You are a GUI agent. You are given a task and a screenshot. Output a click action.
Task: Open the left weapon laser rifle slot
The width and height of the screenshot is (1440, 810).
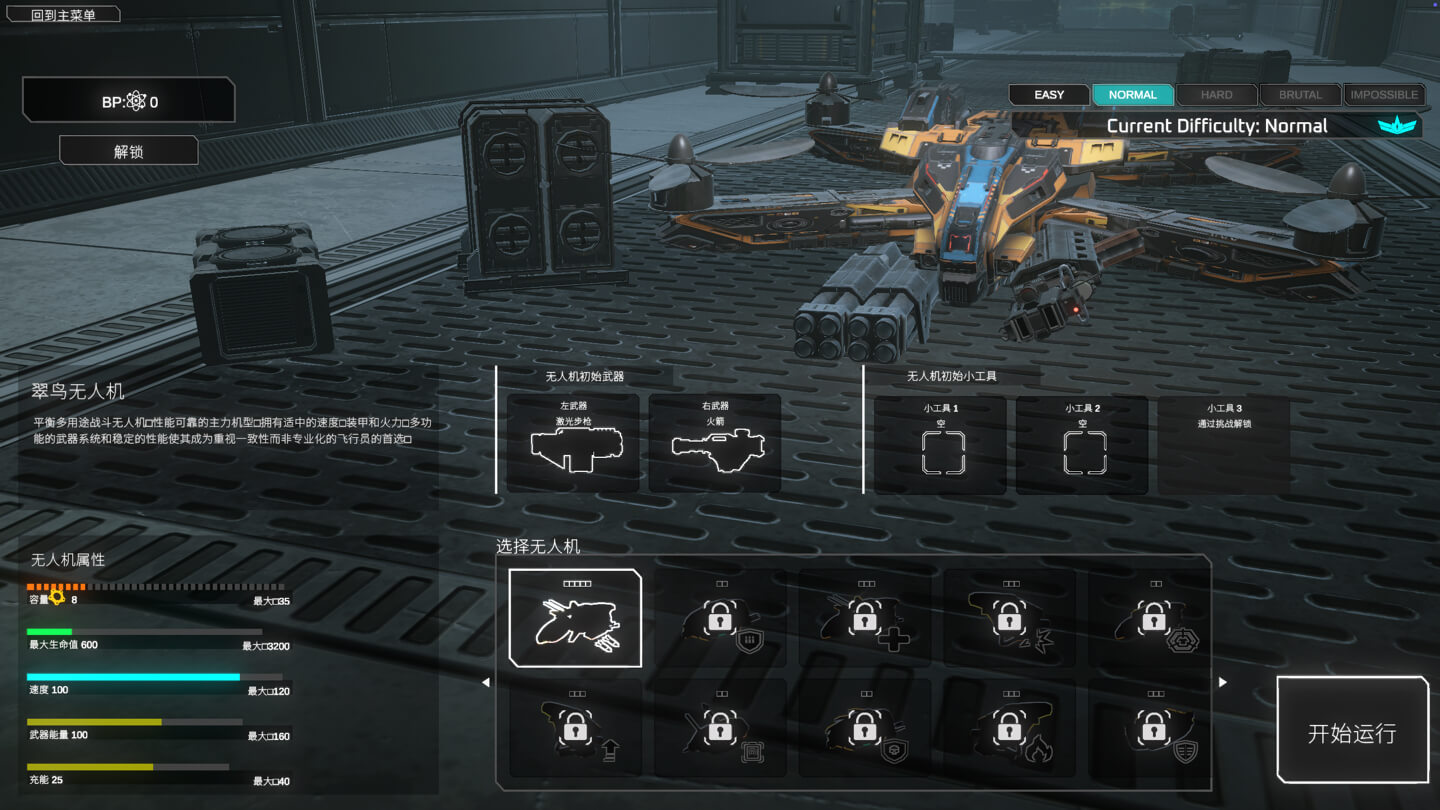click(574, 443)
